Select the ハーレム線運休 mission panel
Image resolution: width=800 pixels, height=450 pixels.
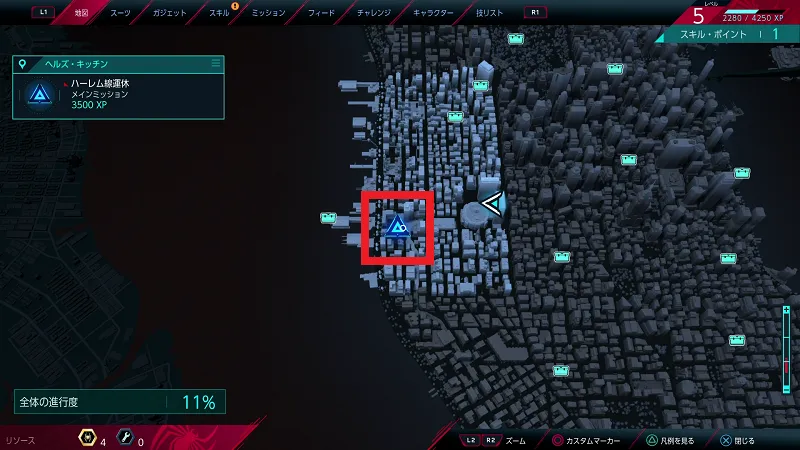point(118,95)
